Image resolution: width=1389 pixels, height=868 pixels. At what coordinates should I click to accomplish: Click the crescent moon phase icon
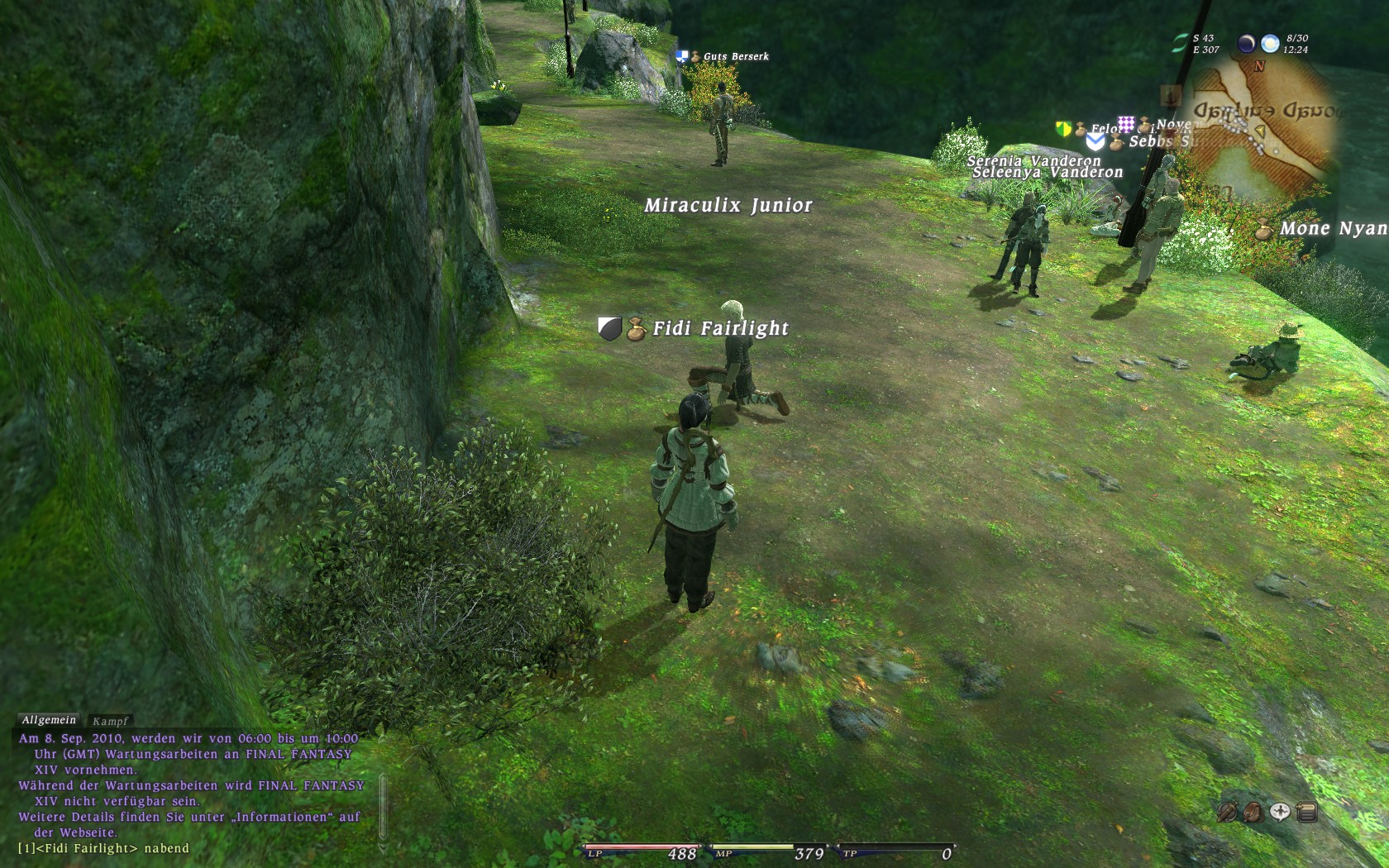[1246, 43]
